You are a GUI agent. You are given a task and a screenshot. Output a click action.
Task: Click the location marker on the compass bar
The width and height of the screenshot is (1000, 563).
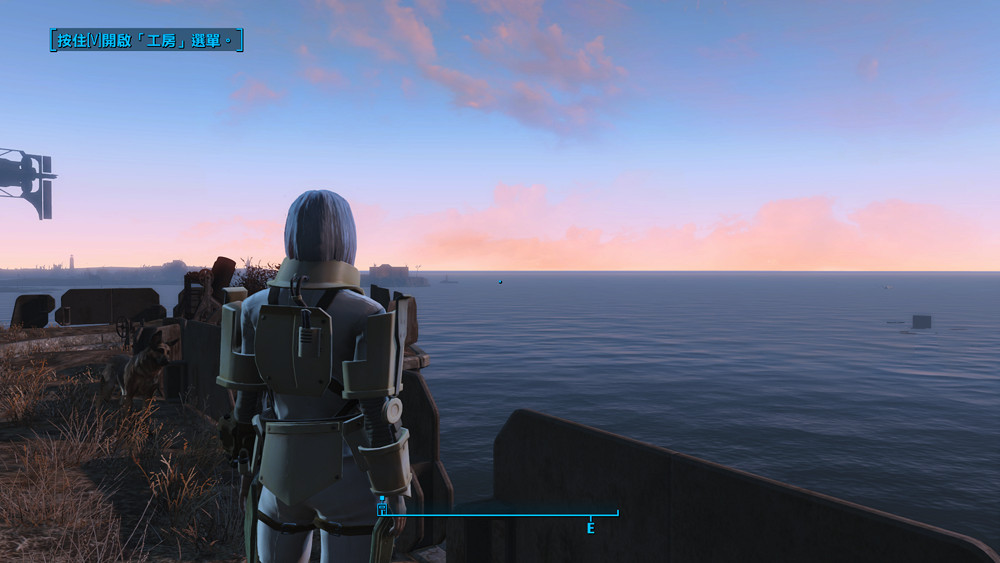(x=382, y=507)
